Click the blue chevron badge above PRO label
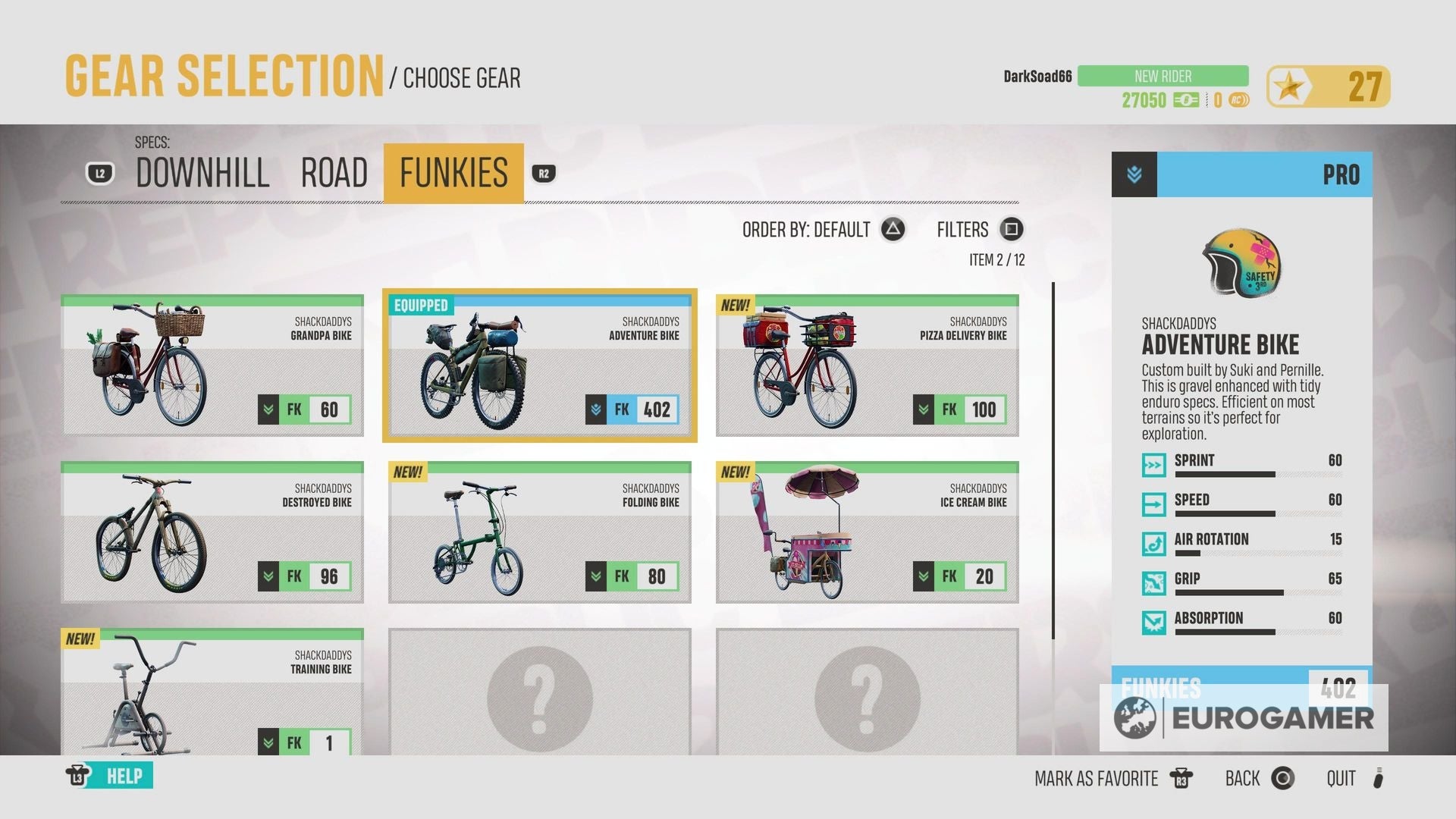1456x819 pixels. [x=1133, y=174]
